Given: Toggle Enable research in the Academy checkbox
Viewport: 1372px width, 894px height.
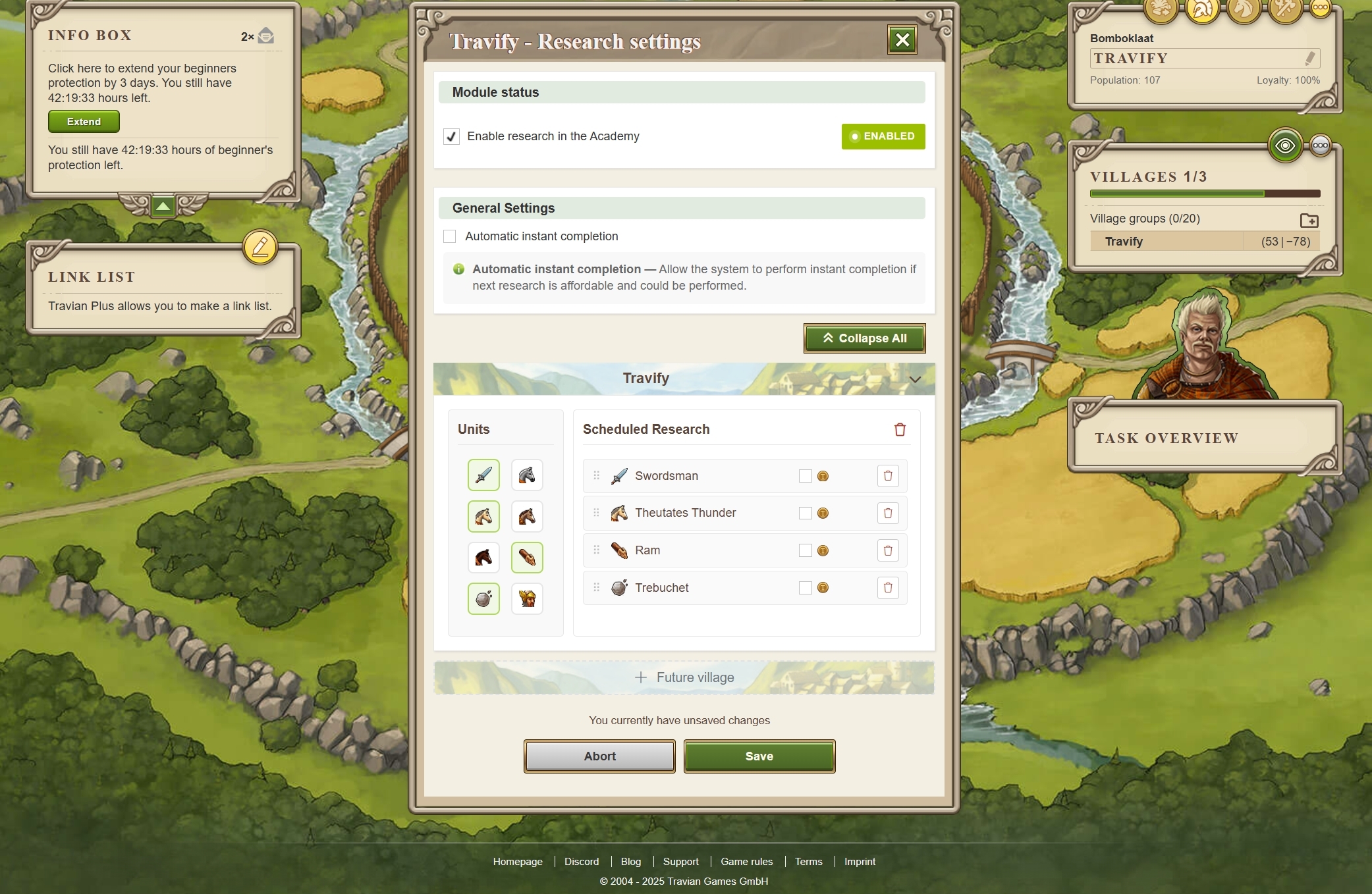Looking at the screenshot, I should 451,136.
